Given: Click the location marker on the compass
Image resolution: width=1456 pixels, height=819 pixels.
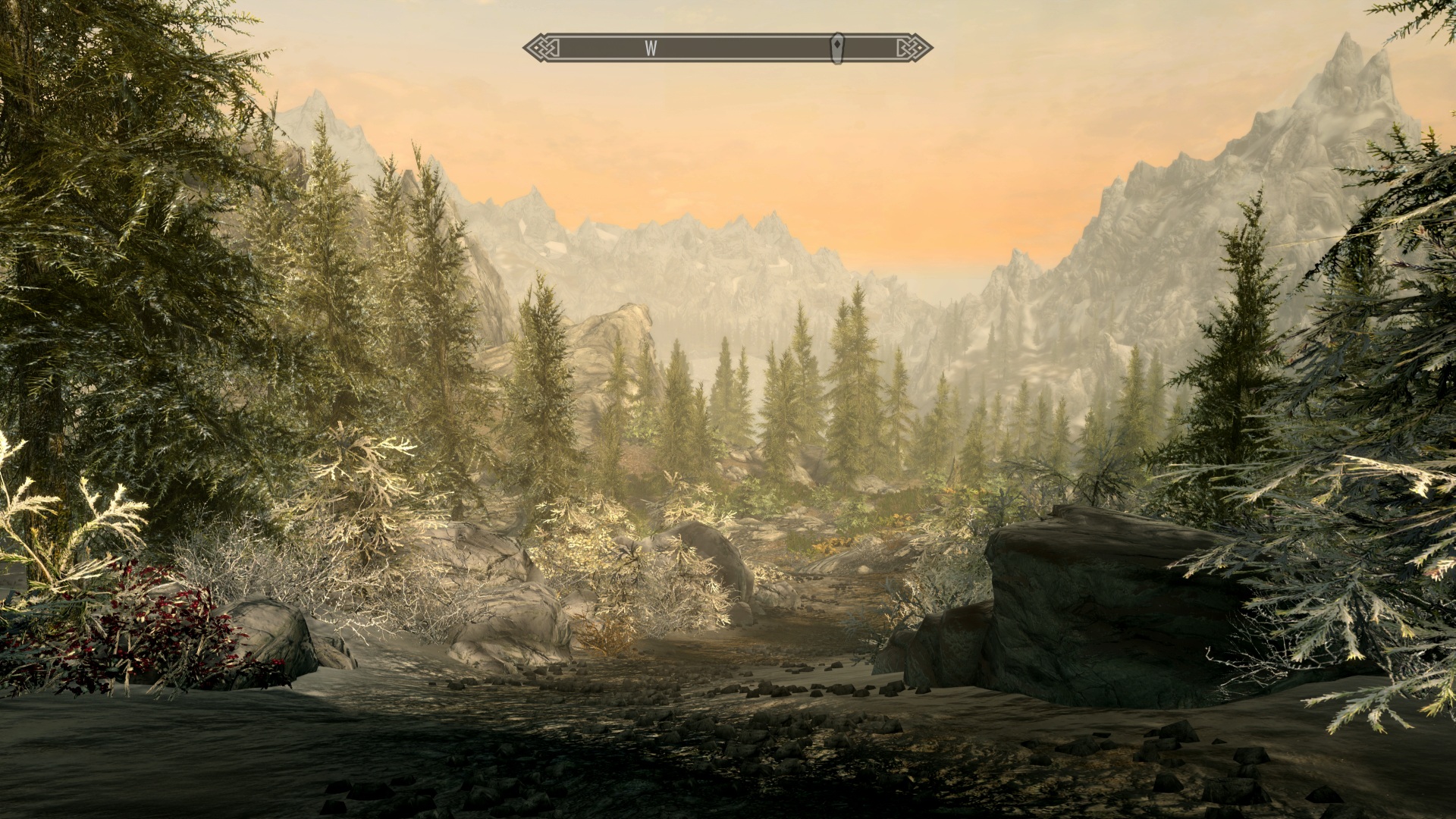Looking at the screenshot, I should (x=836, y=48).
